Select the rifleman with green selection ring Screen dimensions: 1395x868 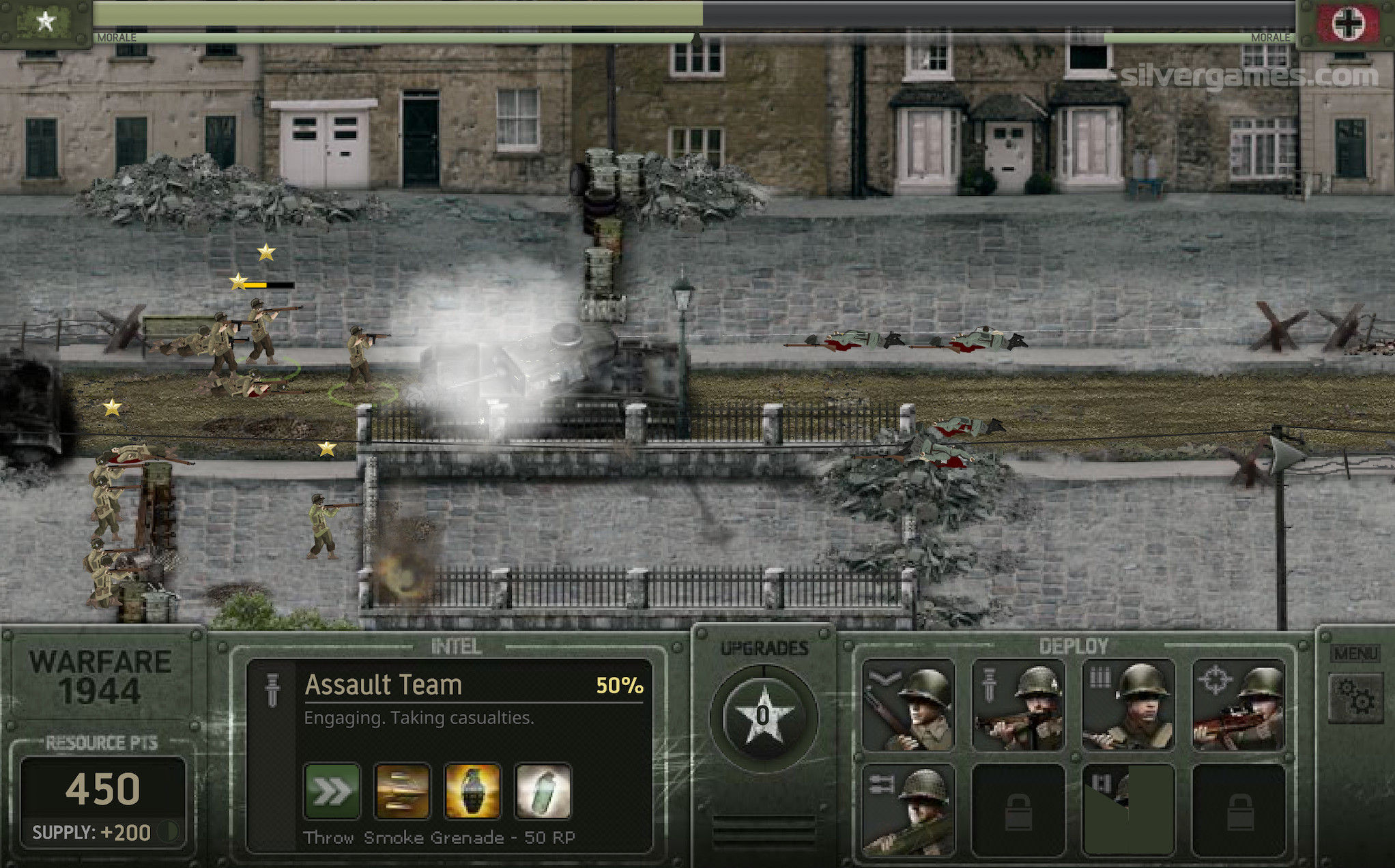tap(360, 358)
